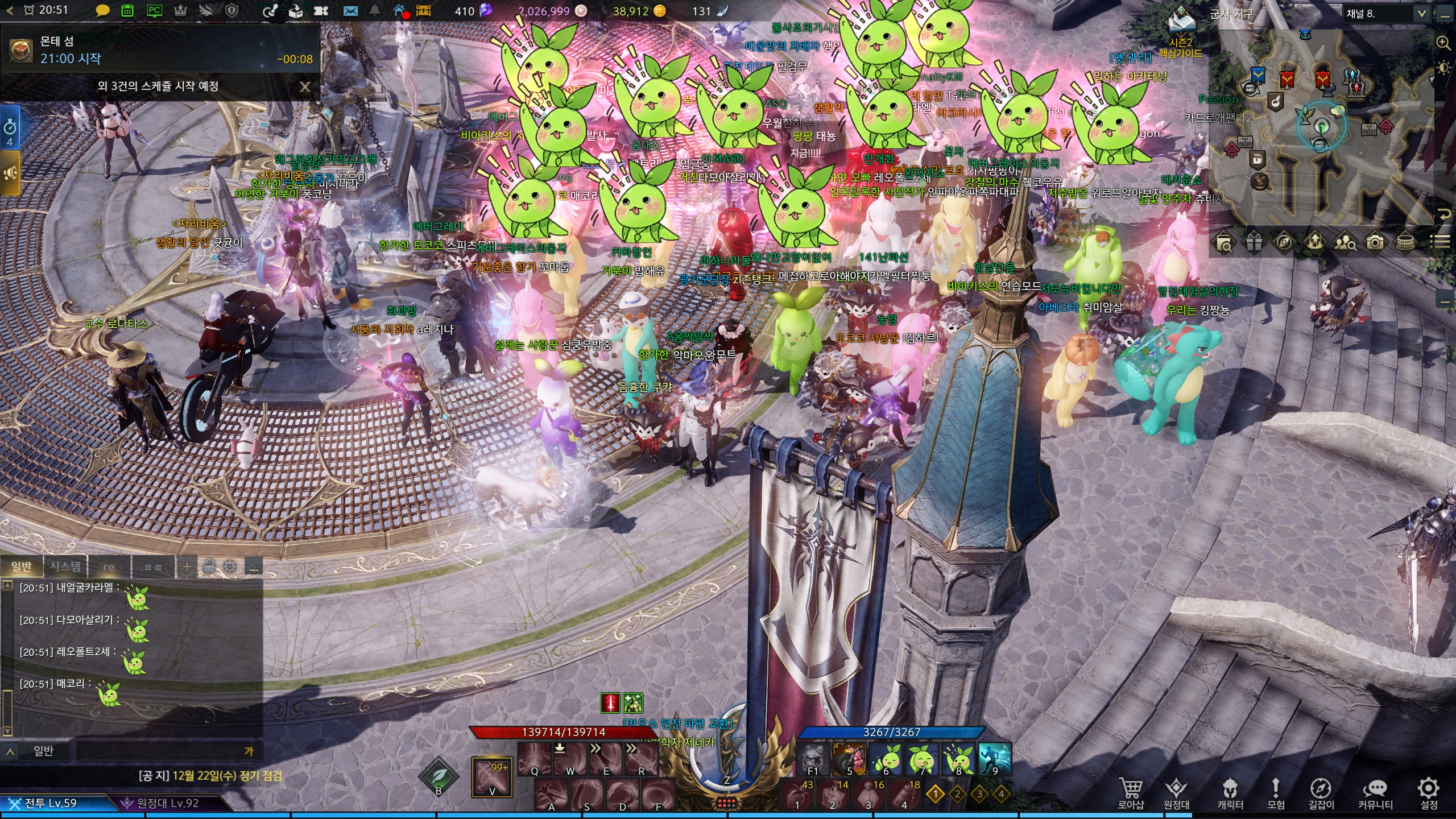Viewport: 1456px width, 819px height.
Task: Use the motorcycle mount in slot 5
Action: [x=848, y=758]
